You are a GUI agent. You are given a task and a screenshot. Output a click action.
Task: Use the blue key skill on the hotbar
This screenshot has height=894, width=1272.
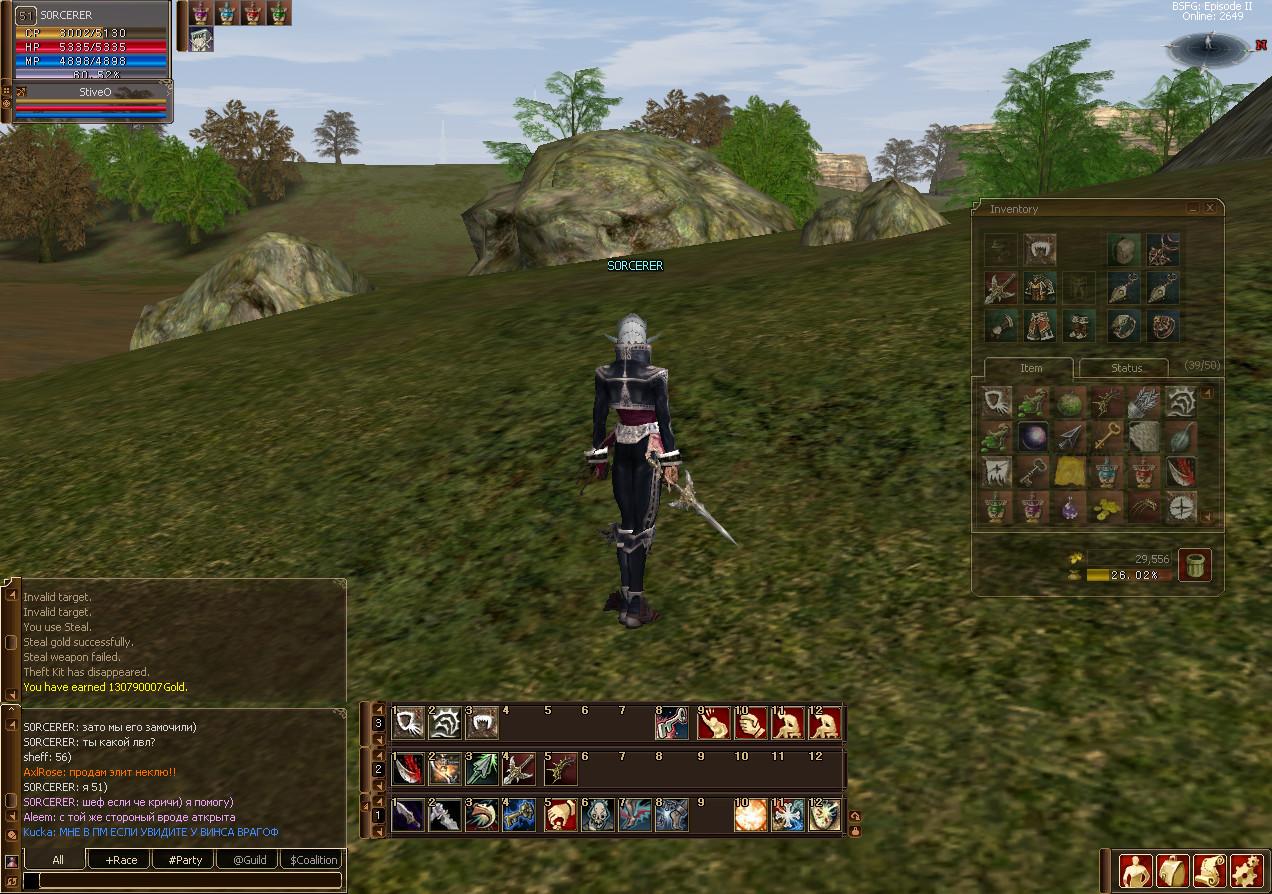tap(519, 815)
